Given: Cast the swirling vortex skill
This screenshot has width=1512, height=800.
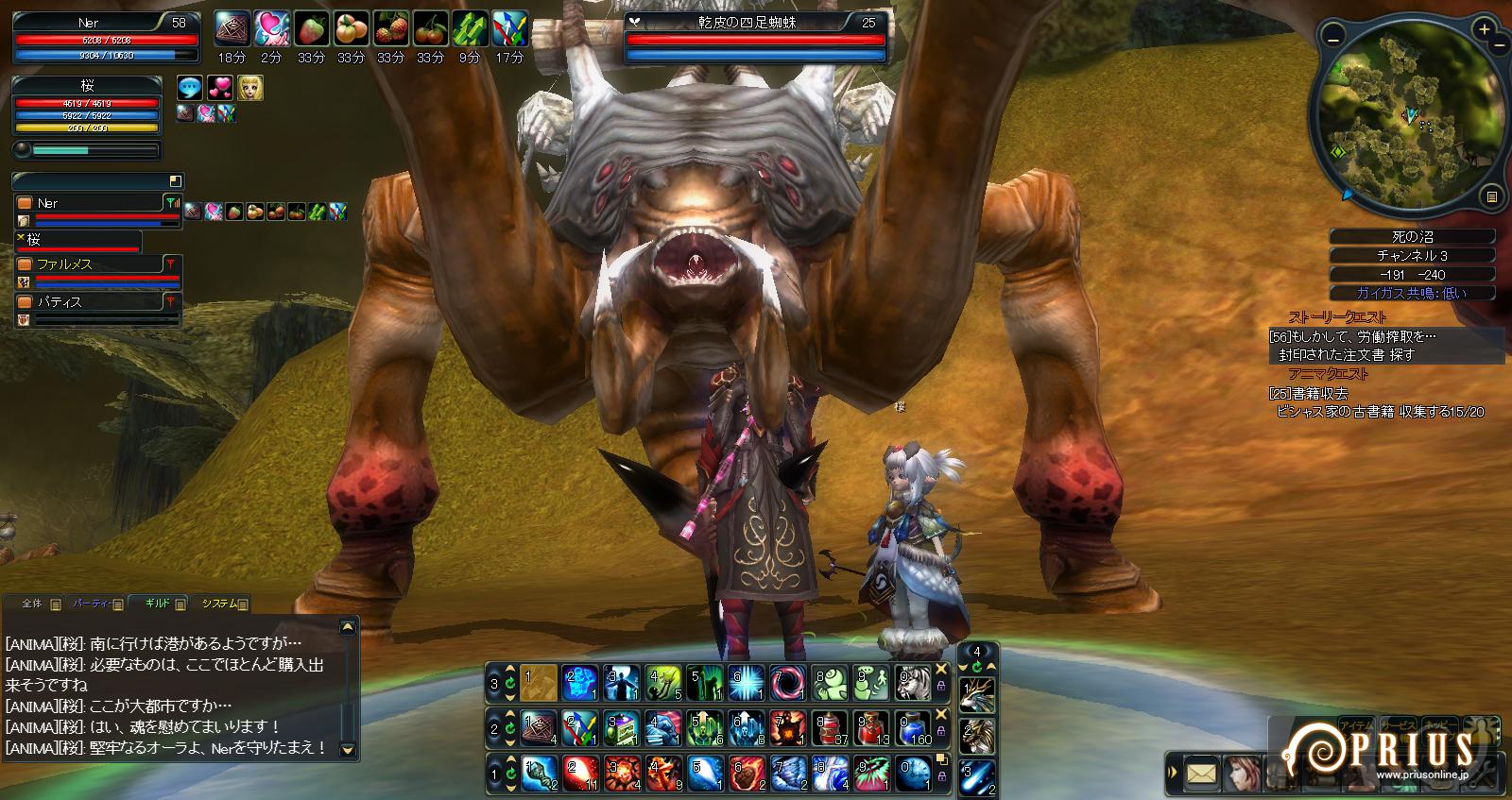Looking at the screenshot, I should point(787,682).
